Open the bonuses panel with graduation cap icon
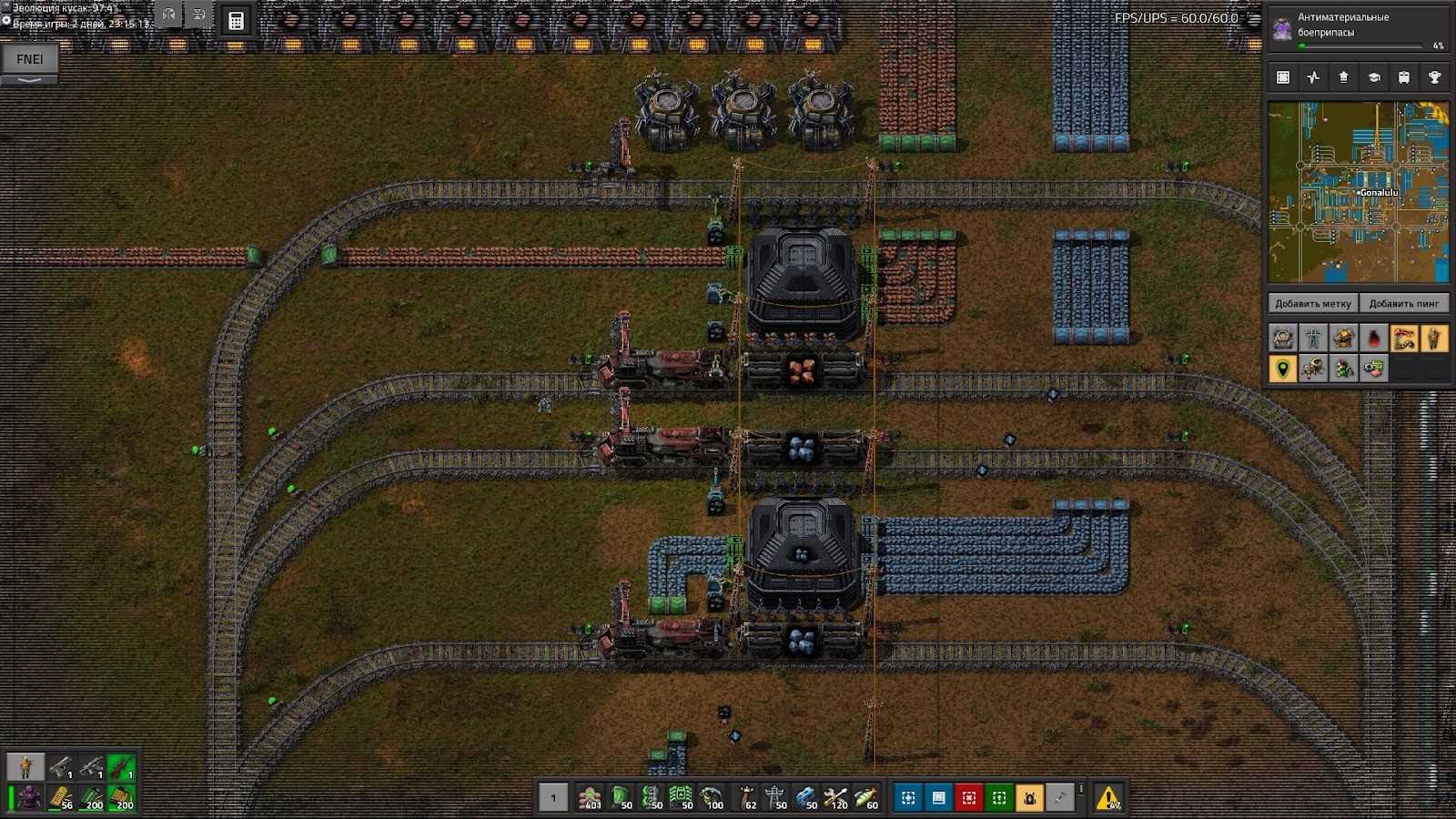This screenshot has height=819, width=1456. (1374, 77)
